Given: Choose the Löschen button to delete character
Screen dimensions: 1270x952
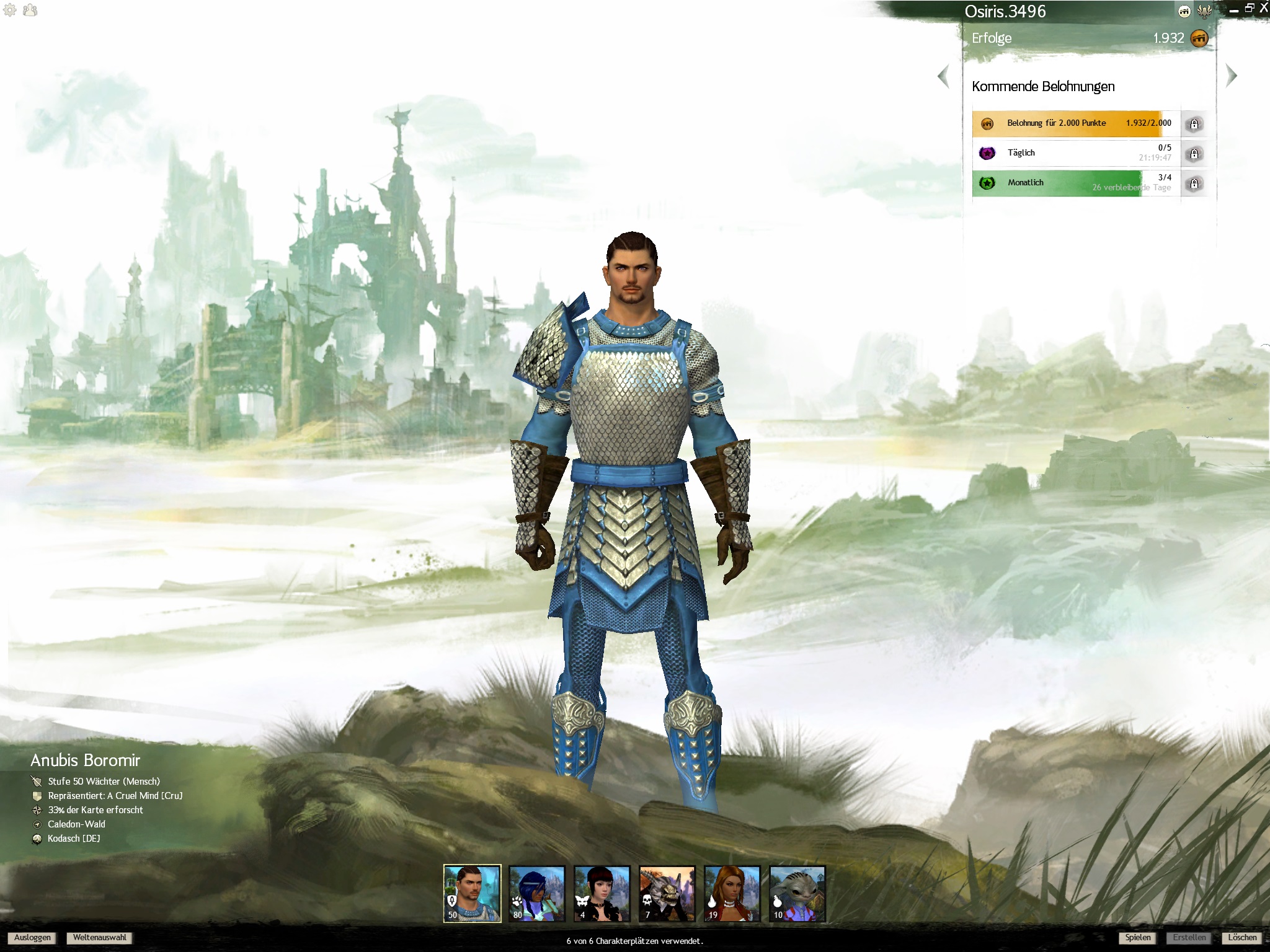Looking at the screenshot, I should [x=1242, y=938].
